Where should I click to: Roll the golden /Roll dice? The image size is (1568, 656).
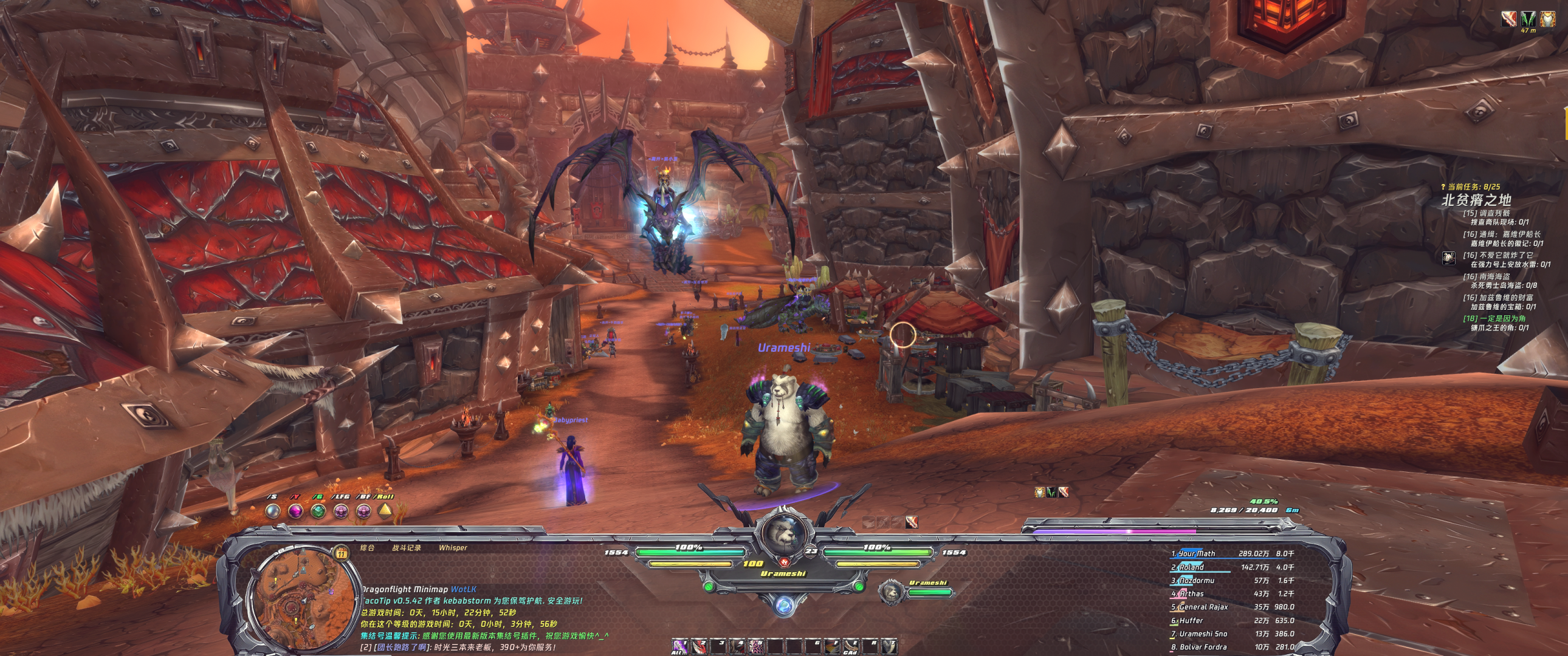pos(385,511)
